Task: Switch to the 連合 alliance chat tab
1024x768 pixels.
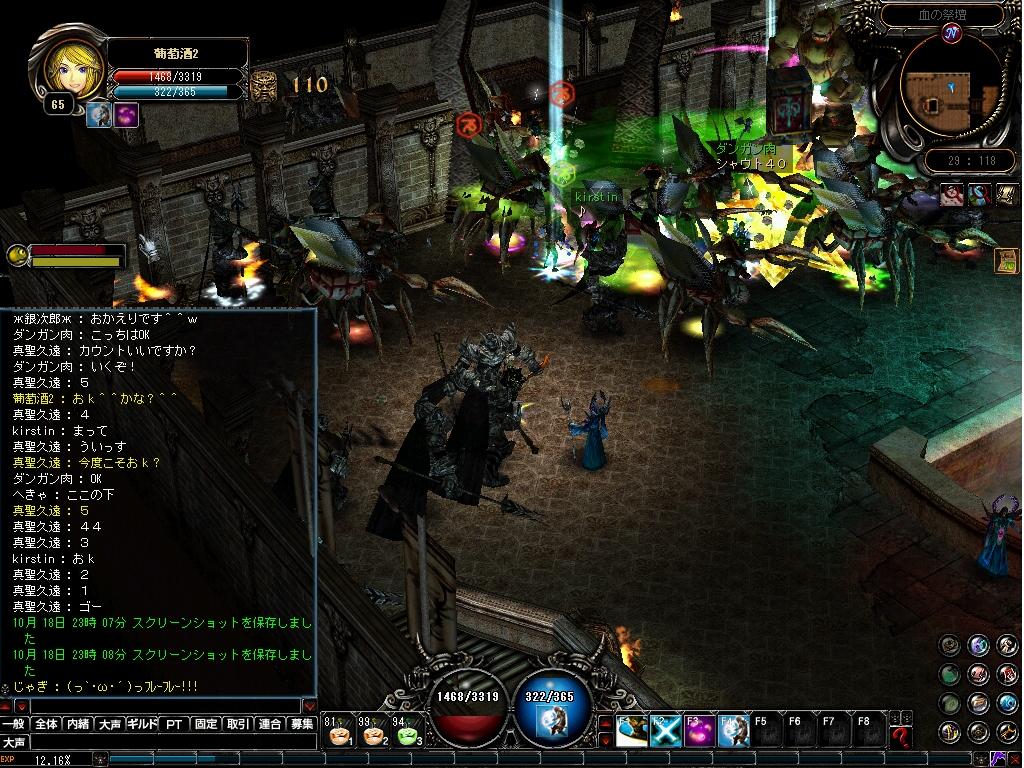Action: (x=270, y=724)
